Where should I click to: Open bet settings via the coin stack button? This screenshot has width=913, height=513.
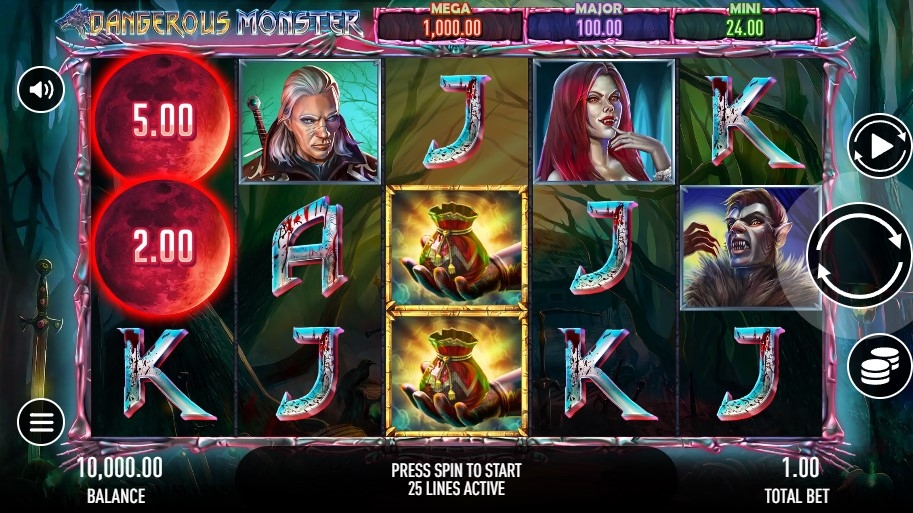[x=879, y=367]
